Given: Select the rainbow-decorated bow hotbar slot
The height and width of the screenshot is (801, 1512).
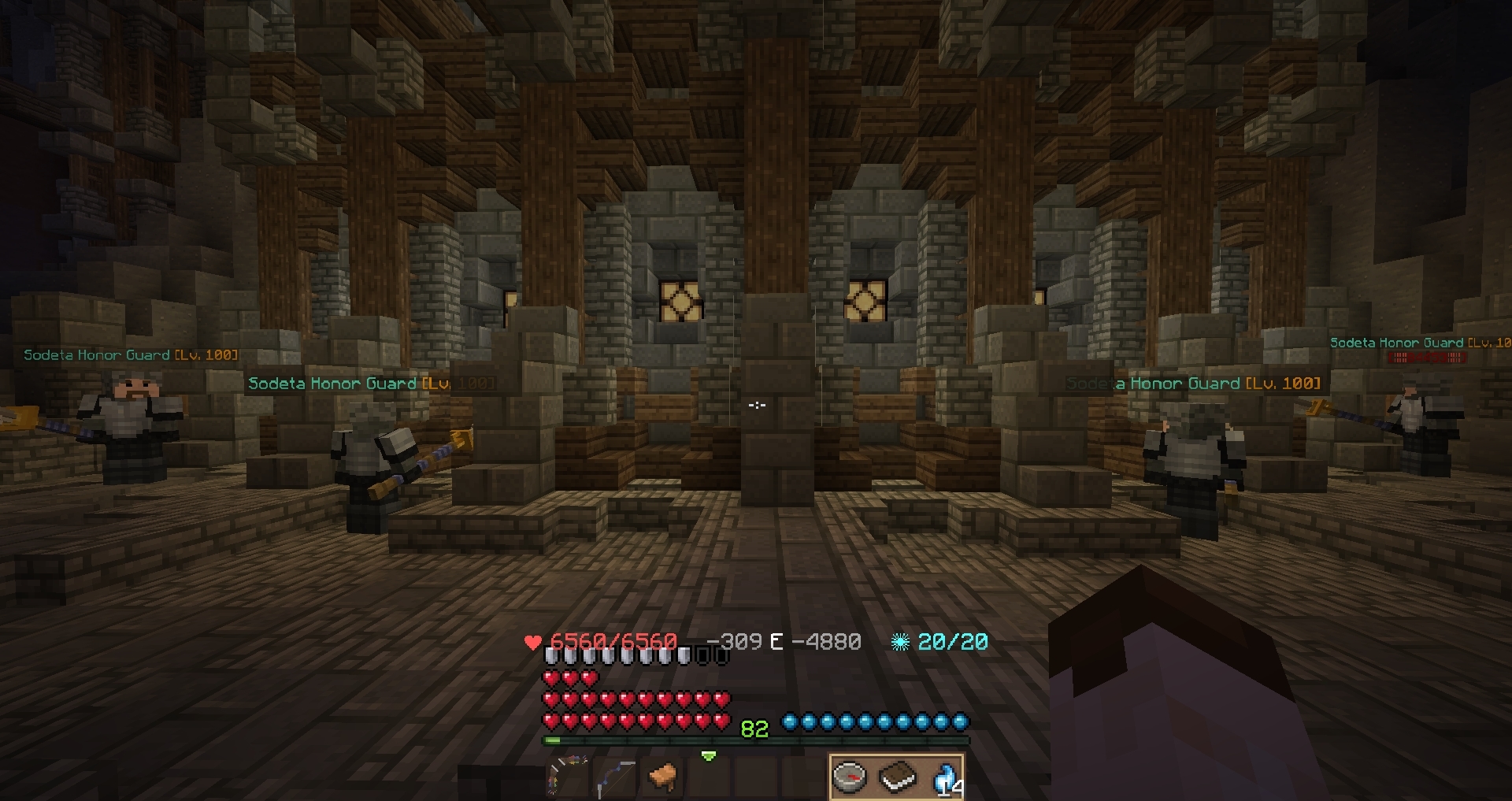Looking at the screenshot, I should coord(567,776).
